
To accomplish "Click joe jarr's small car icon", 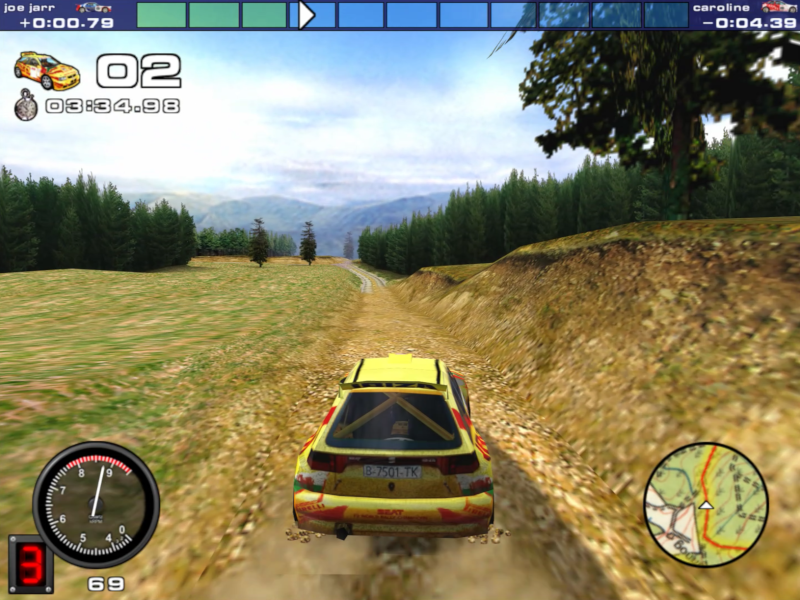I will coord(93,7).
